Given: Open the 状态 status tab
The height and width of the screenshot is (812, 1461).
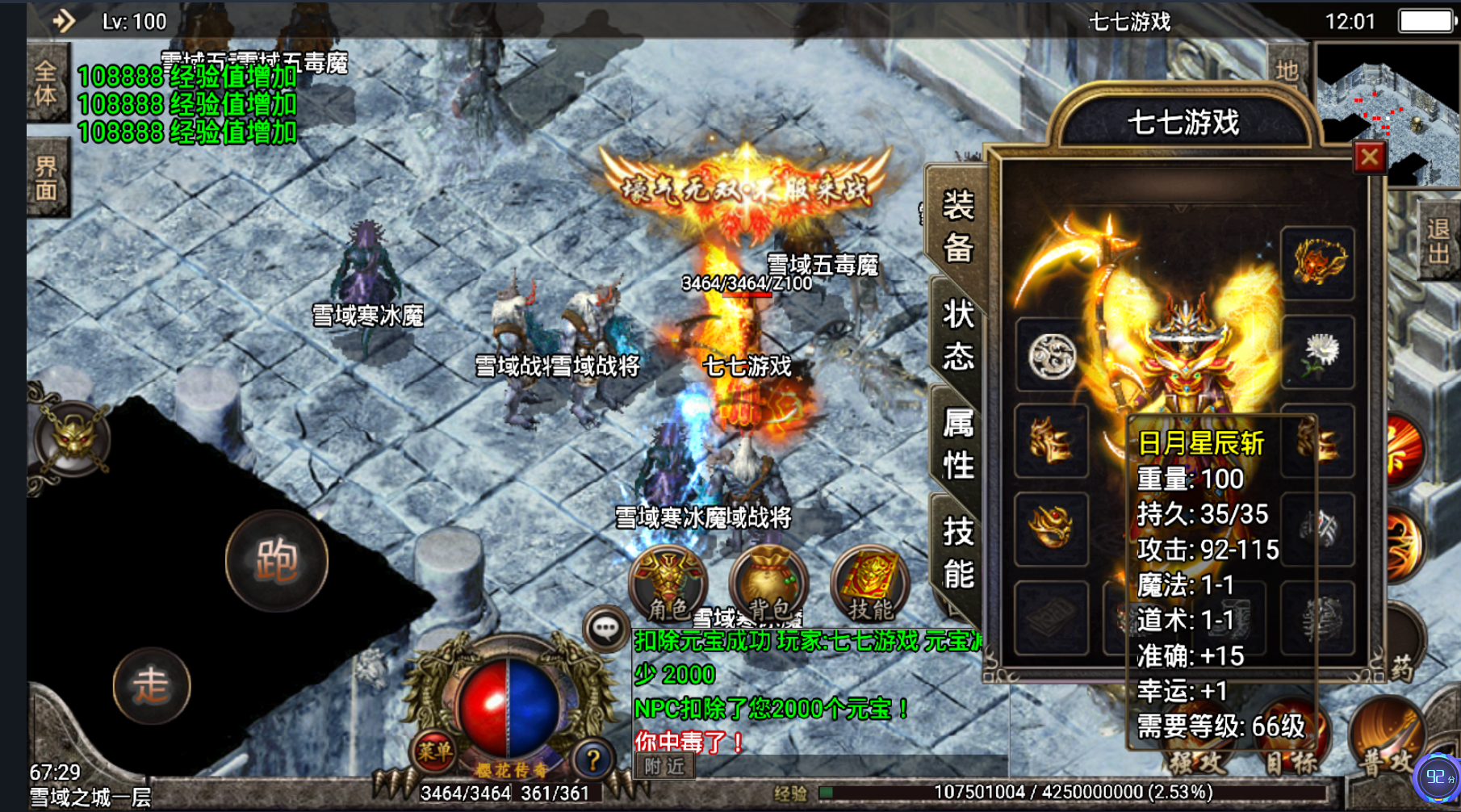Looking at the screenshot, I should tap(958, 335).
